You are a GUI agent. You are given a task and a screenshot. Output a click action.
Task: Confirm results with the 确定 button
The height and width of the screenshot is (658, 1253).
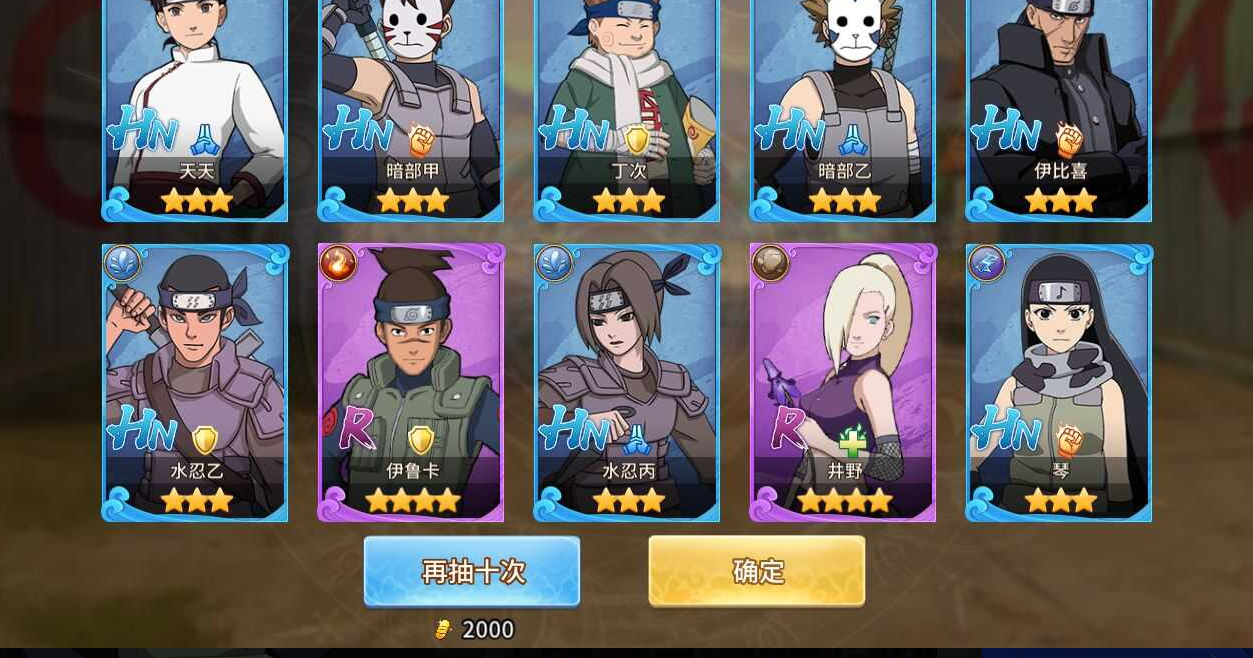pos(757,571)
